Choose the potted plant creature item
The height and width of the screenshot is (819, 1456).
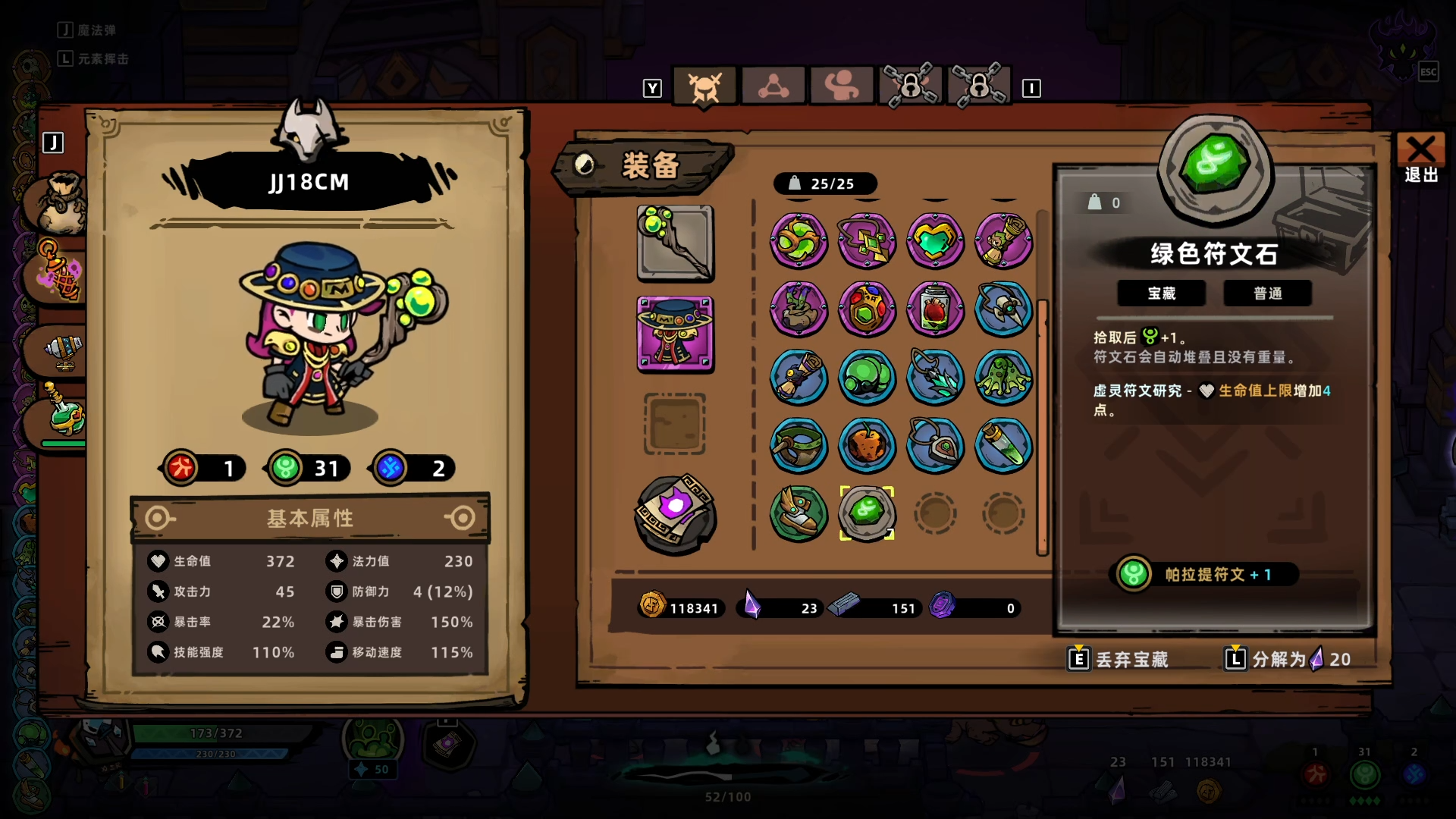coord(799,309)
